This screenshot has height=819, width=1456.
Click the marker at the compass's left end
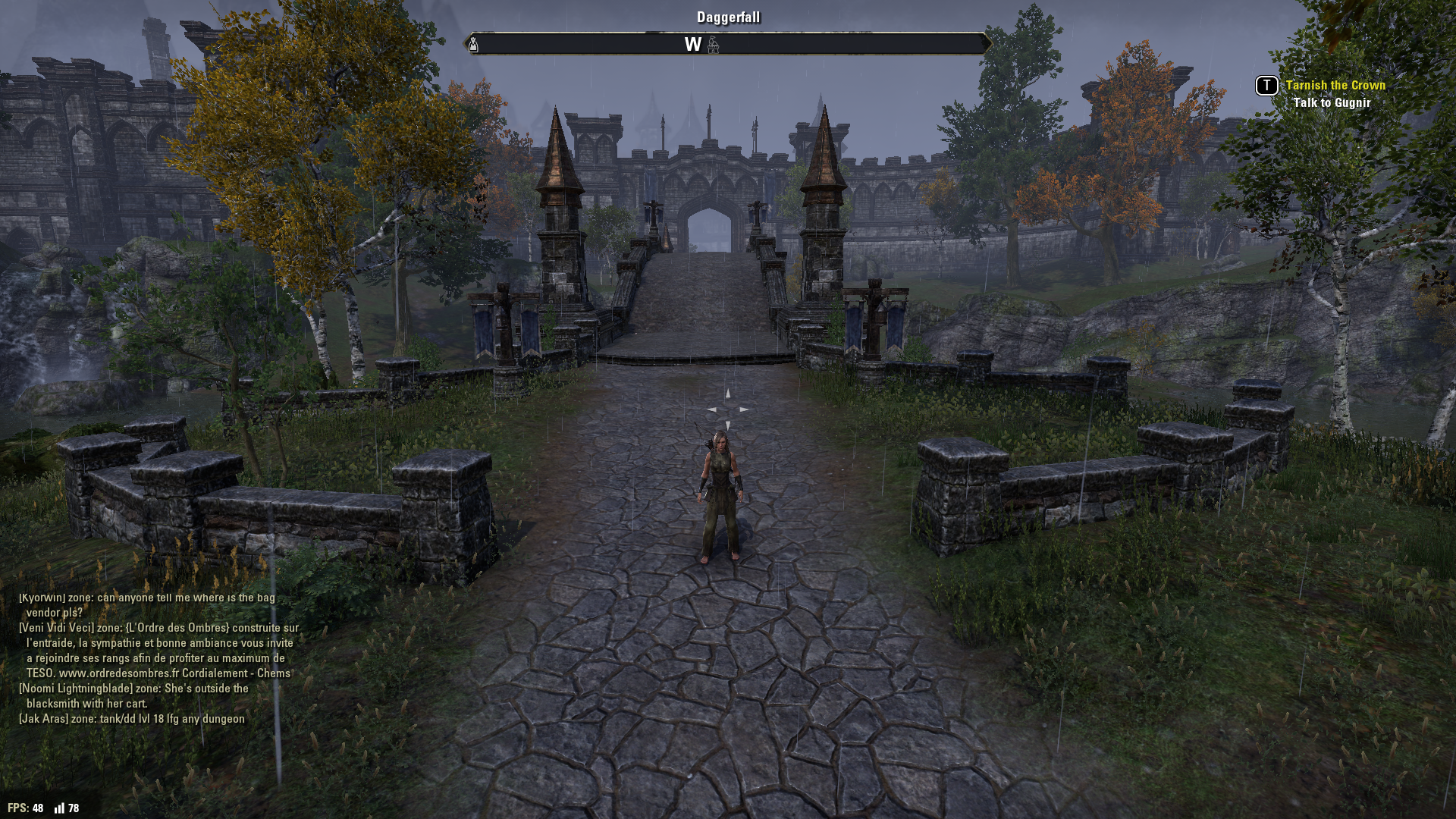(473, 45)
